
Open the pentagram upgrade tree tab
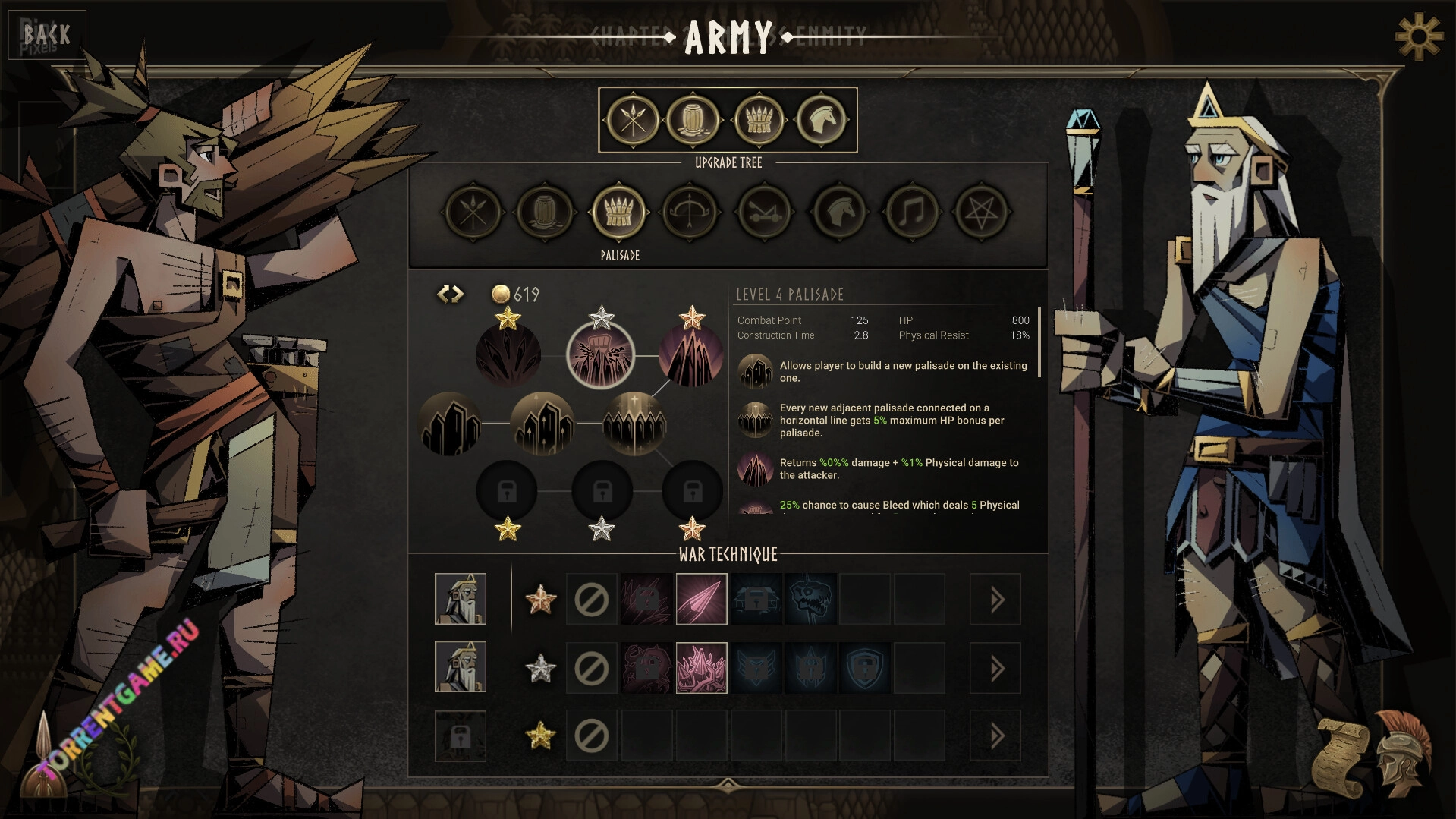click(x=981, y=213)
